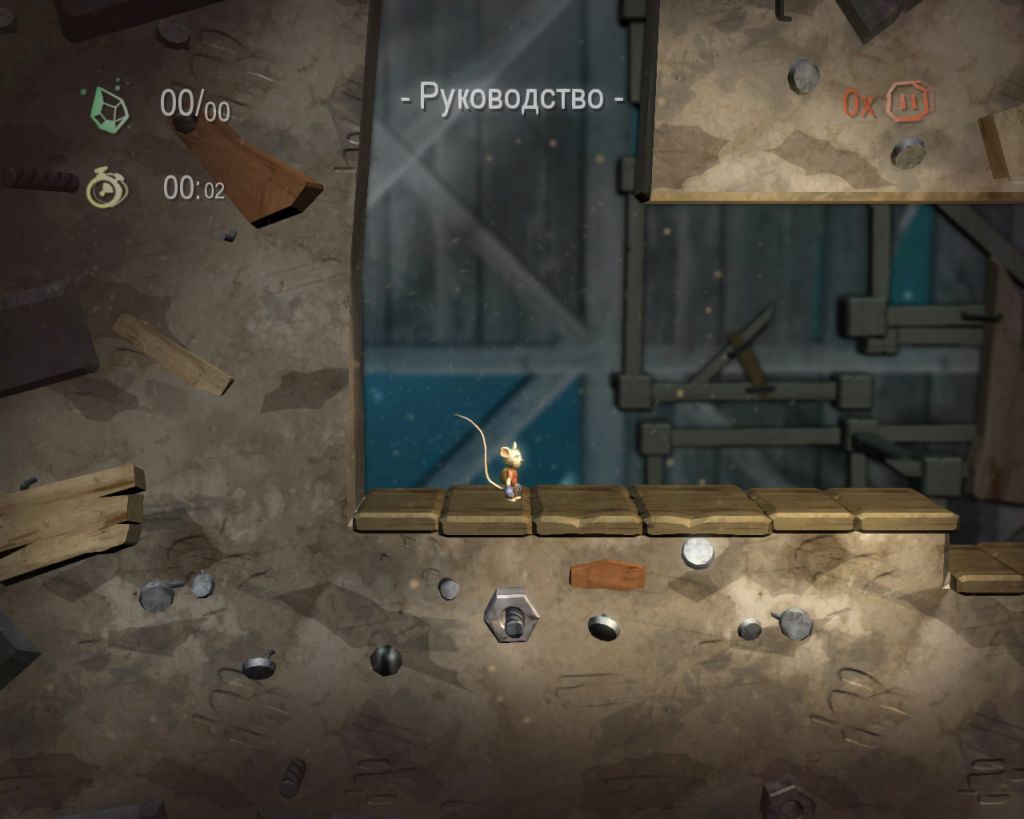Click the green crystal collectible icon
The width and height of the screenshot is (1024, 819).
pyautogui.click(x=110, y=107)
